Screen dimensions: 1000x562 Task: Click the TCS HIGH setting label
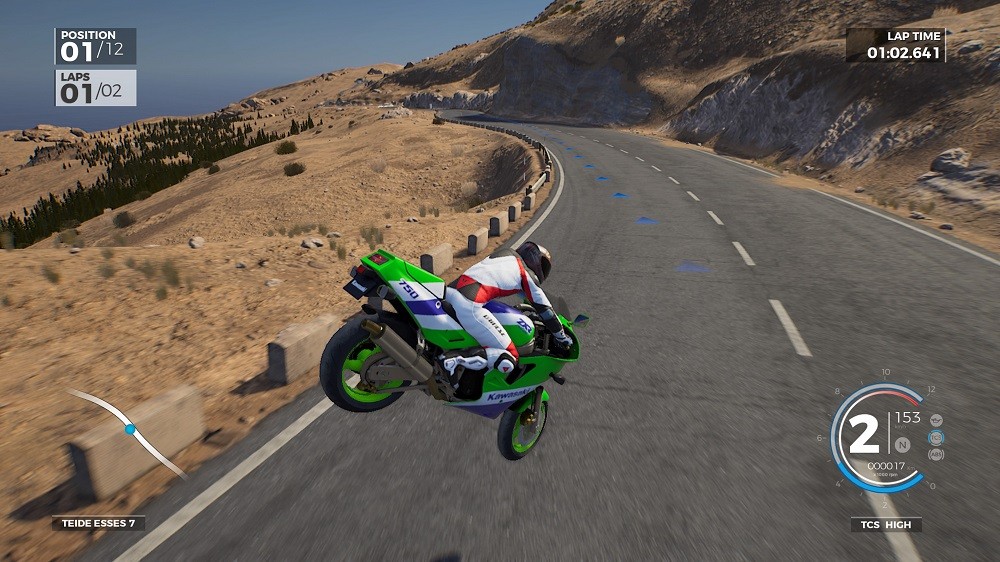(886, 524)
